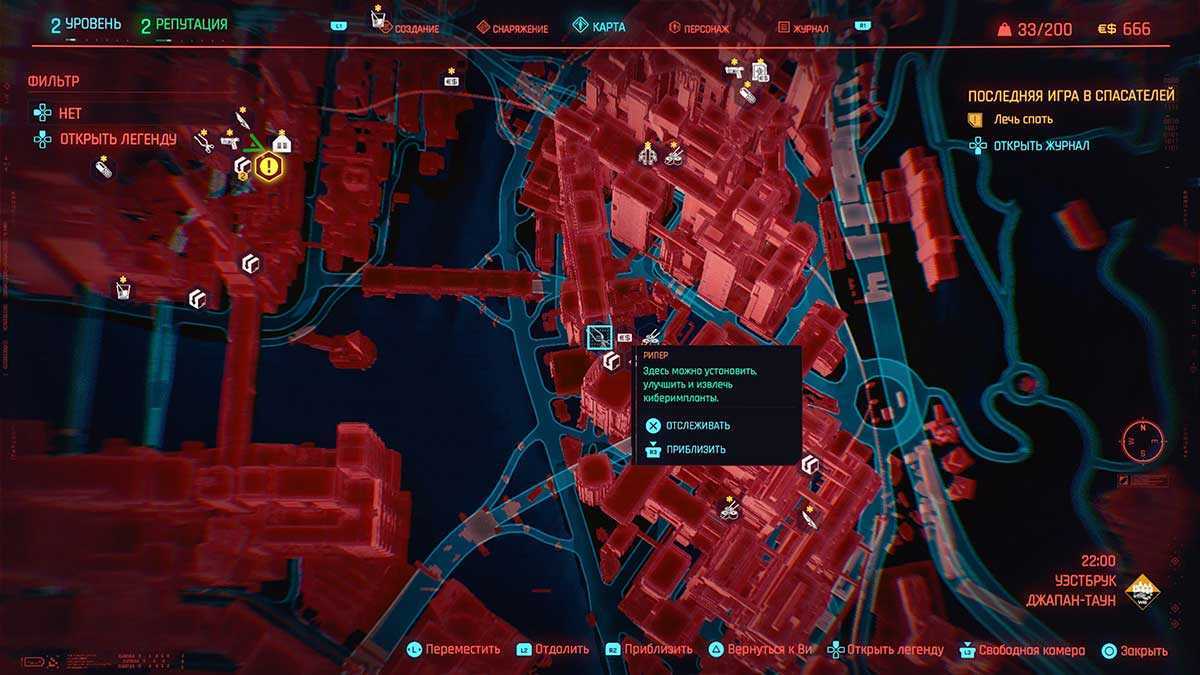Select the highlighted ripperdoc marker with blue frame
The height and width of the screenshot is (675, 1200).
pyautogui.click(x=599, y=336)
